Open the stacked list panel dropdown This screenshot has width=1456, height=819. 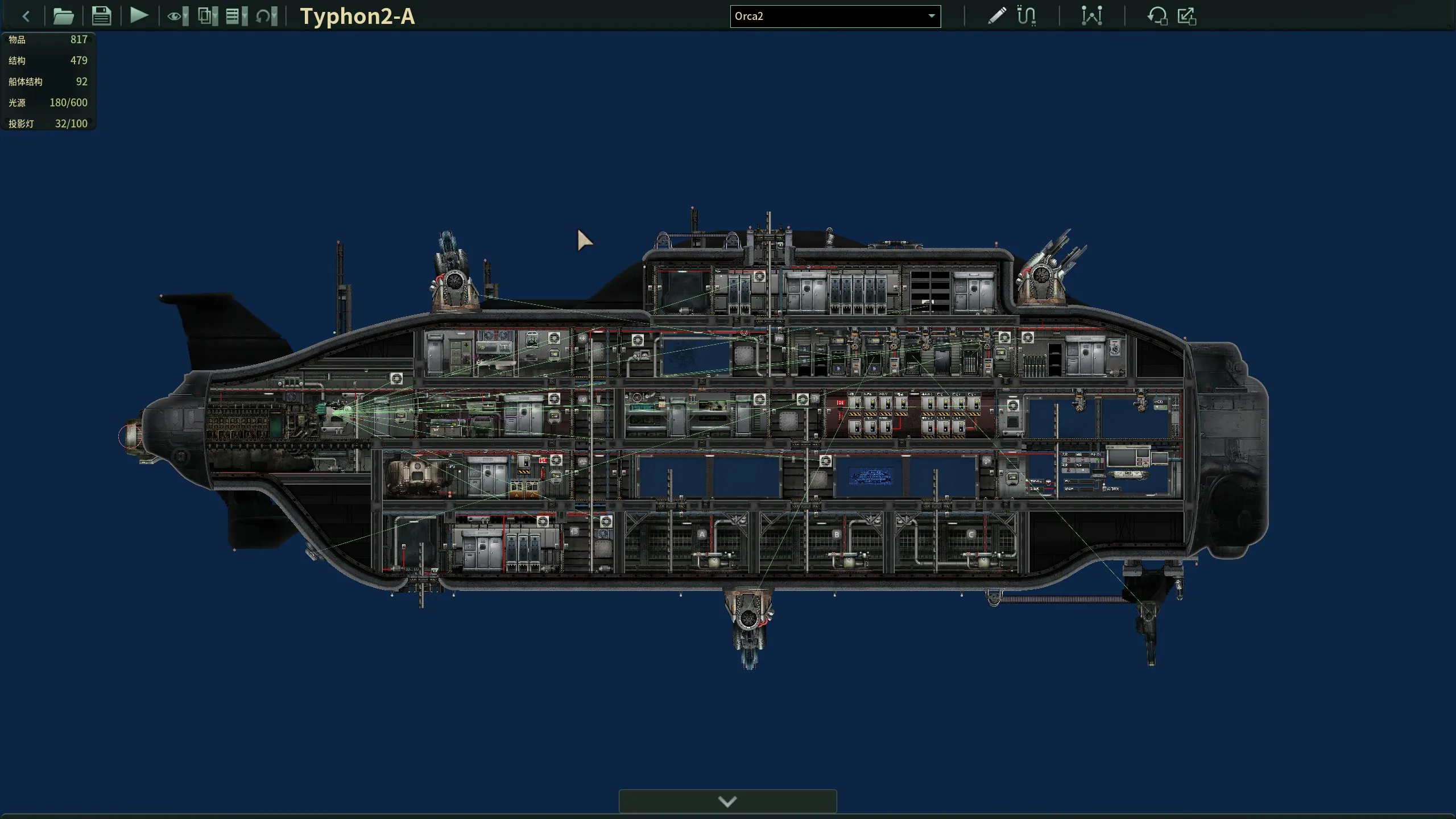click(x=237, y=16)
